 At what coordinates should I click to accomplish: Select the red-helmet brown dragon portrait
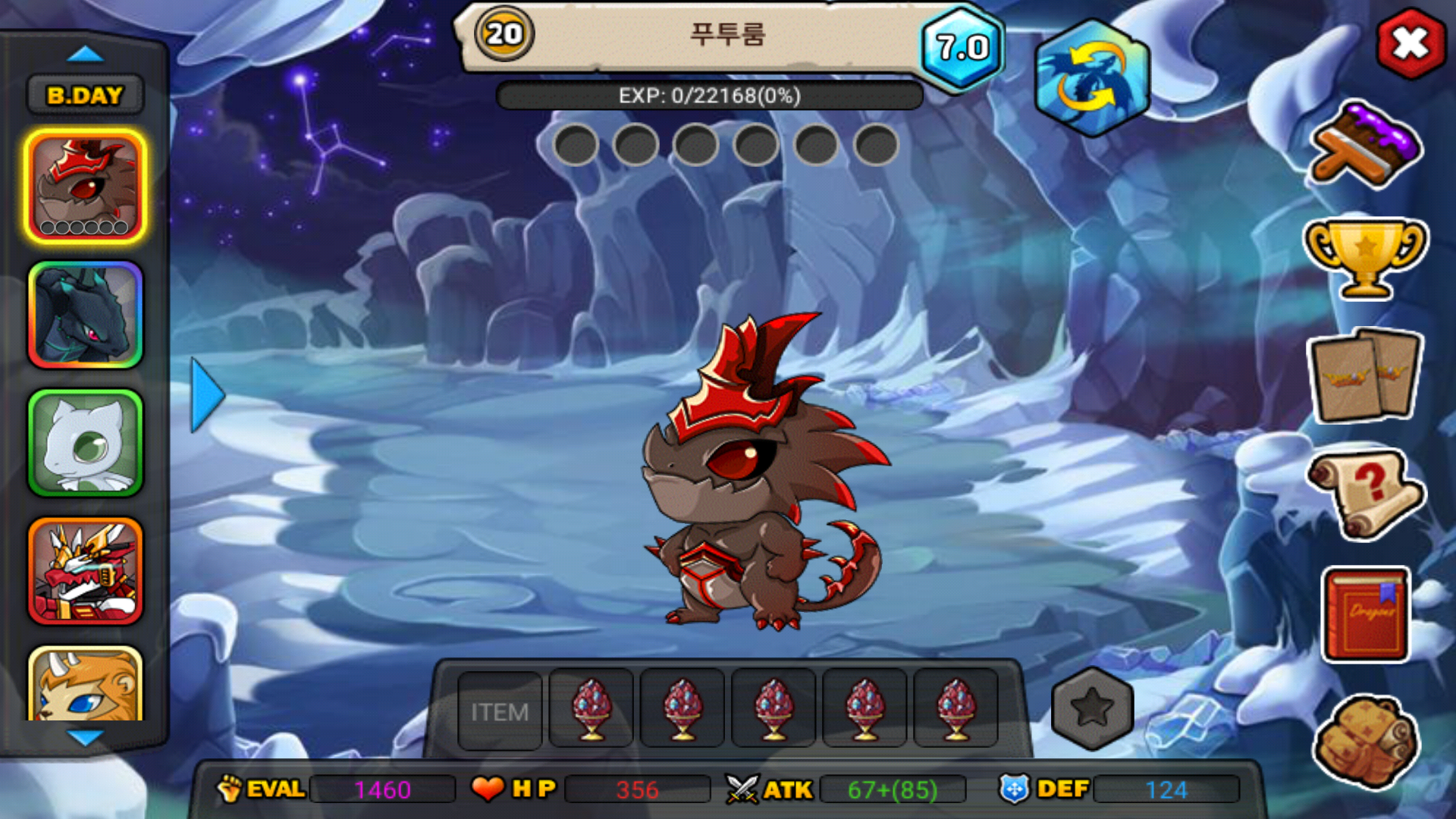tap(85, 187)
